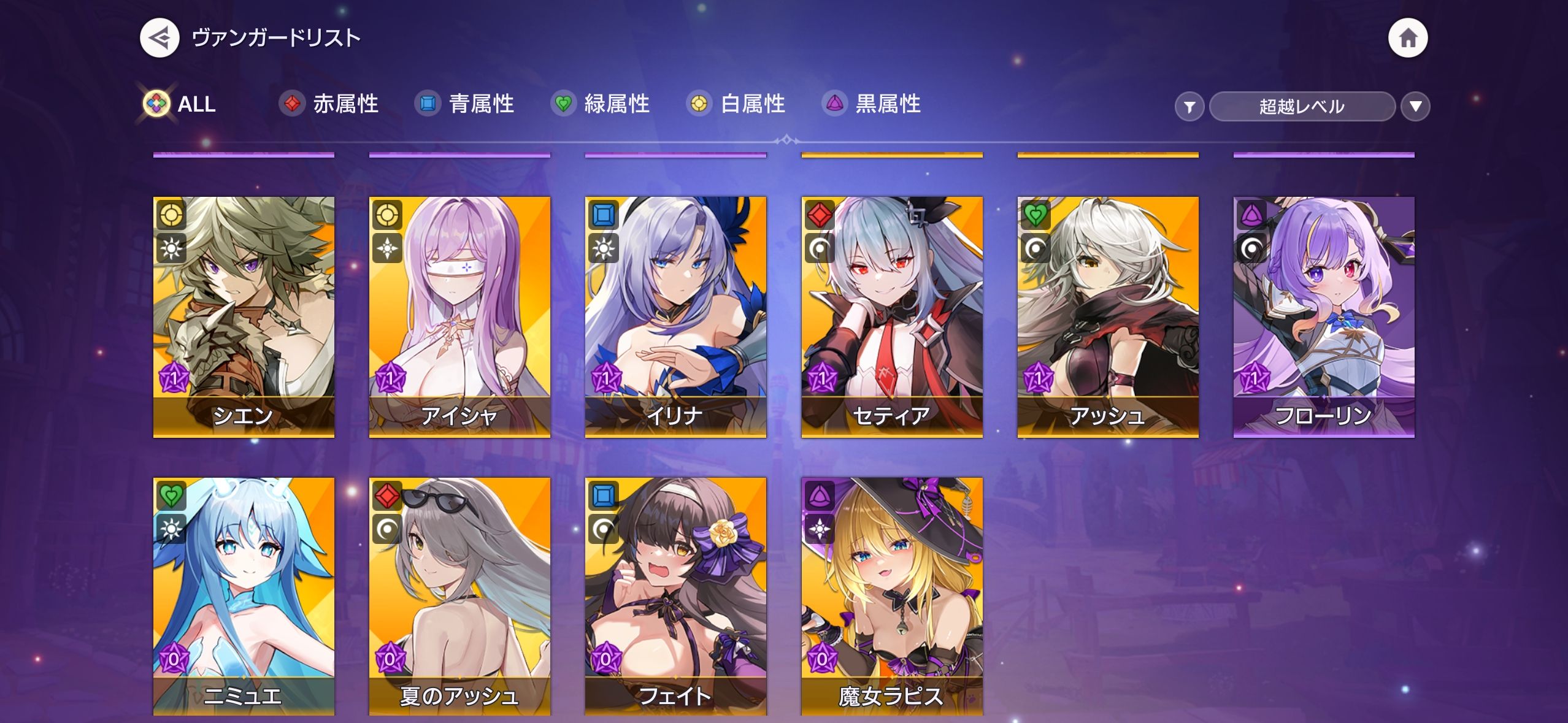1568x723 pixels.
Task: Select セティア from the list
Action: (x=892, y=316)
